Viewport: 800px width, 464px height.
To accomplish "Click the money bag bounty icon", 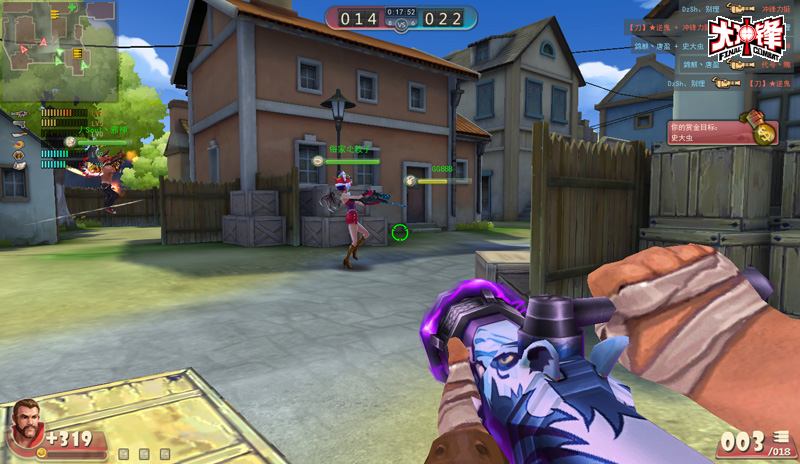I will tap(765, 132).
